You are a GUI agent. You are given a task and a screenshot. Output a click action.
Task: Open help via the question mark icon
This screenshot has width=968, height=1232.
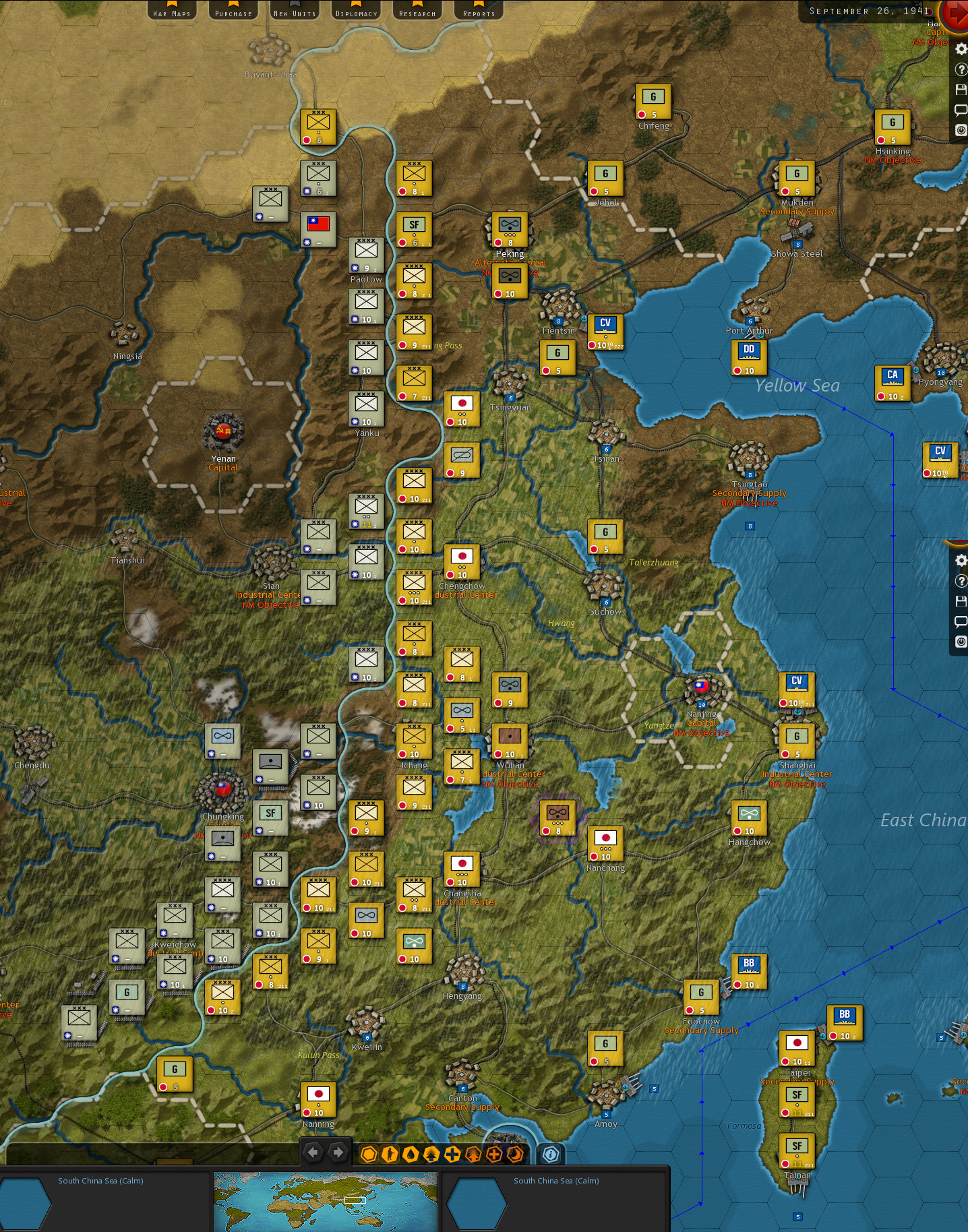click(x=960, y=69)
